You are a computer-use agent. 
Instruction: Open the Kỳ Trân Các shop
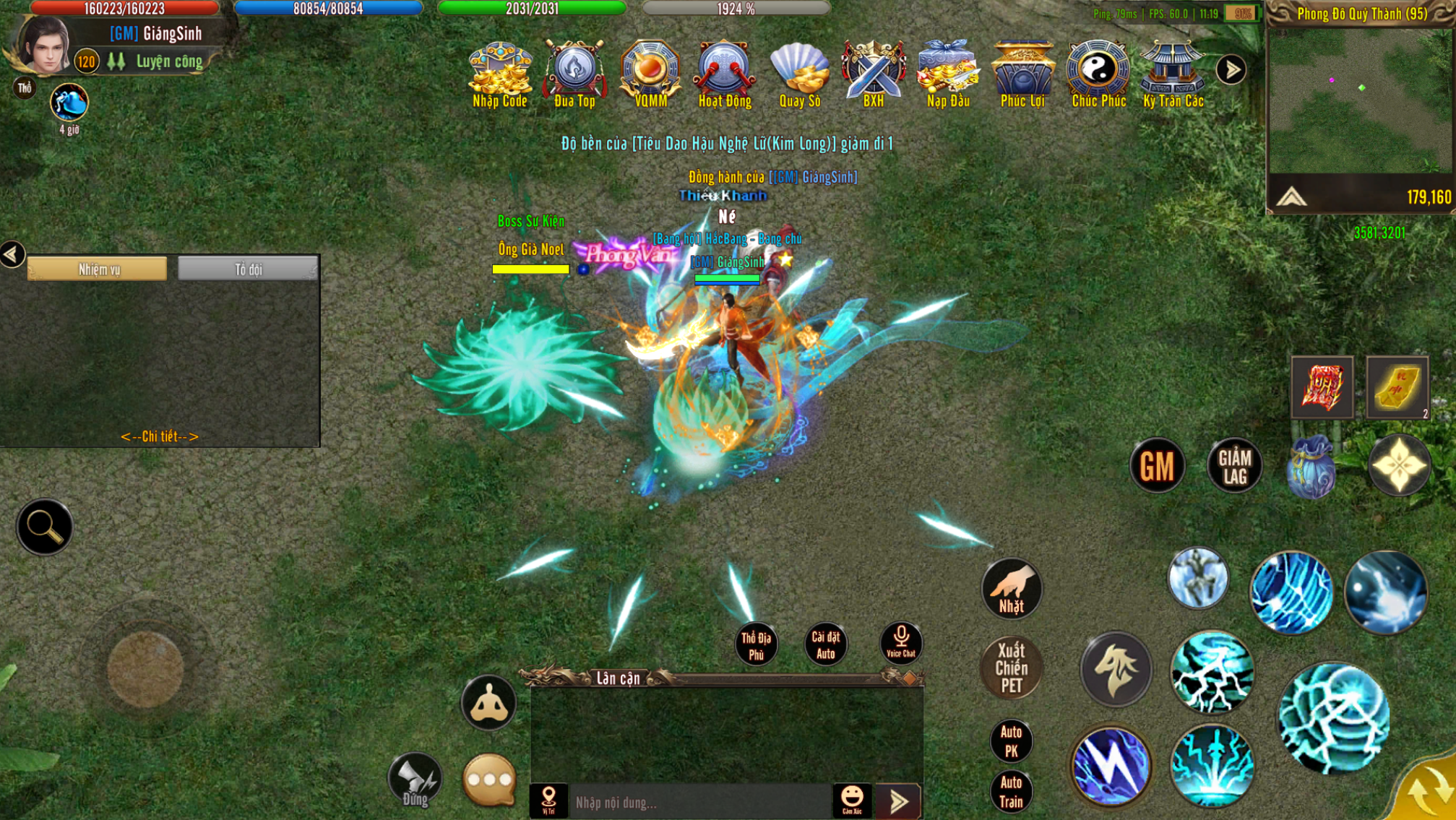coord(1173,74)
